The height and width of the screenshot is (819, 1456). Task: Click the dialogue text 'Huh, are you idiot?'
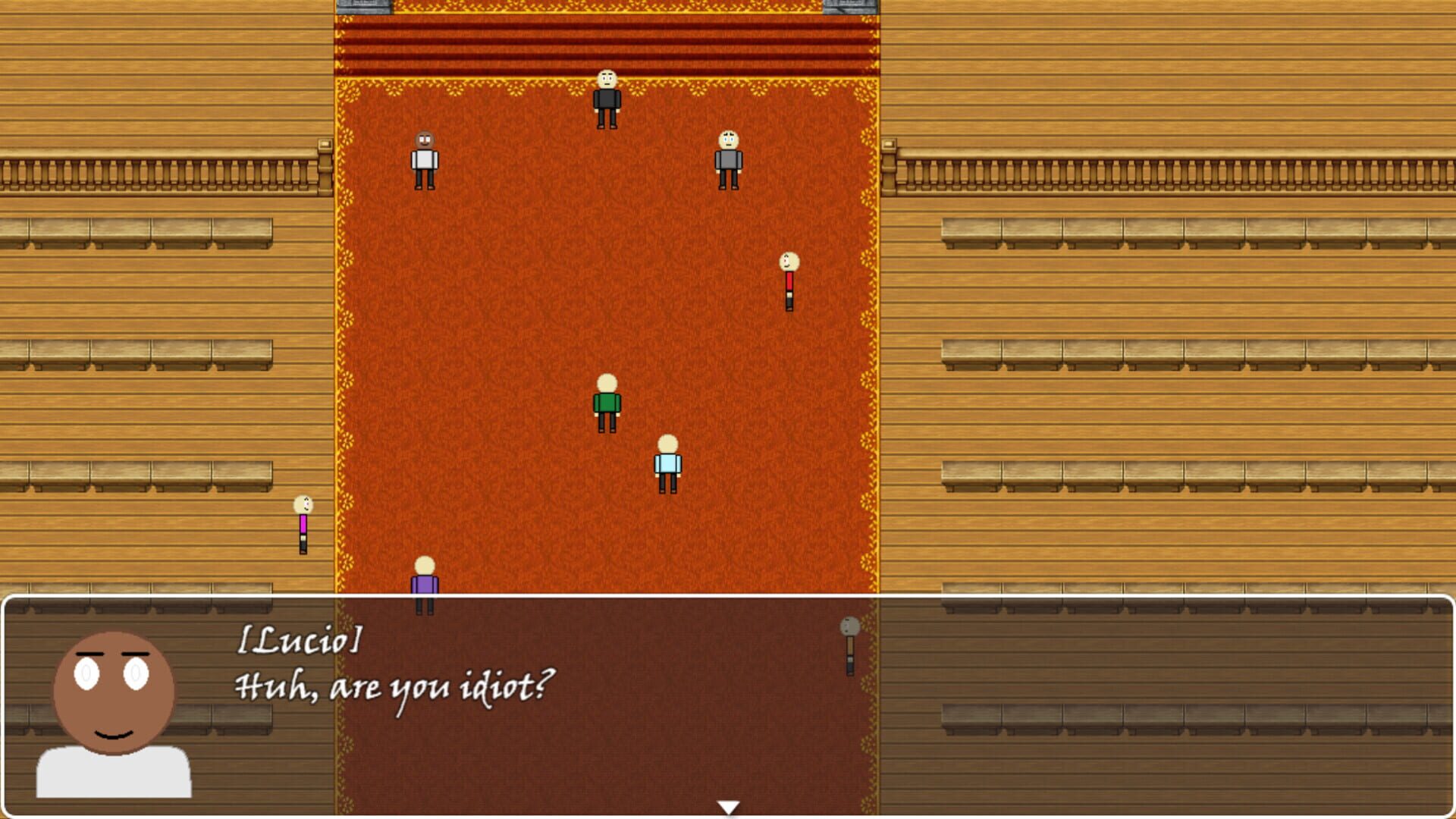(394, 686)
